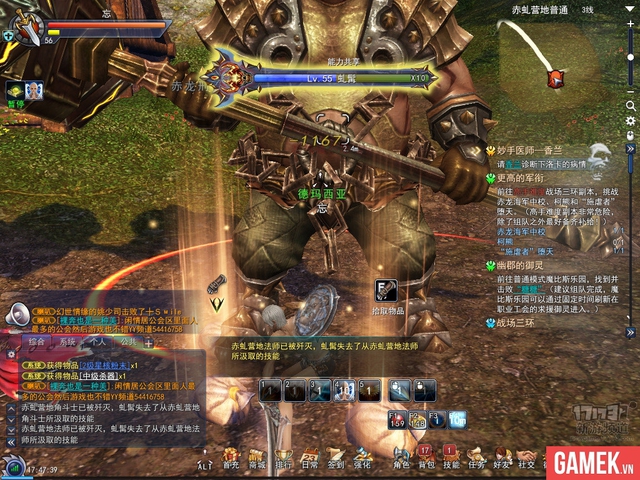640x480 pixels.
Task: Open the 好友 friends list
Action: (501, 457)
